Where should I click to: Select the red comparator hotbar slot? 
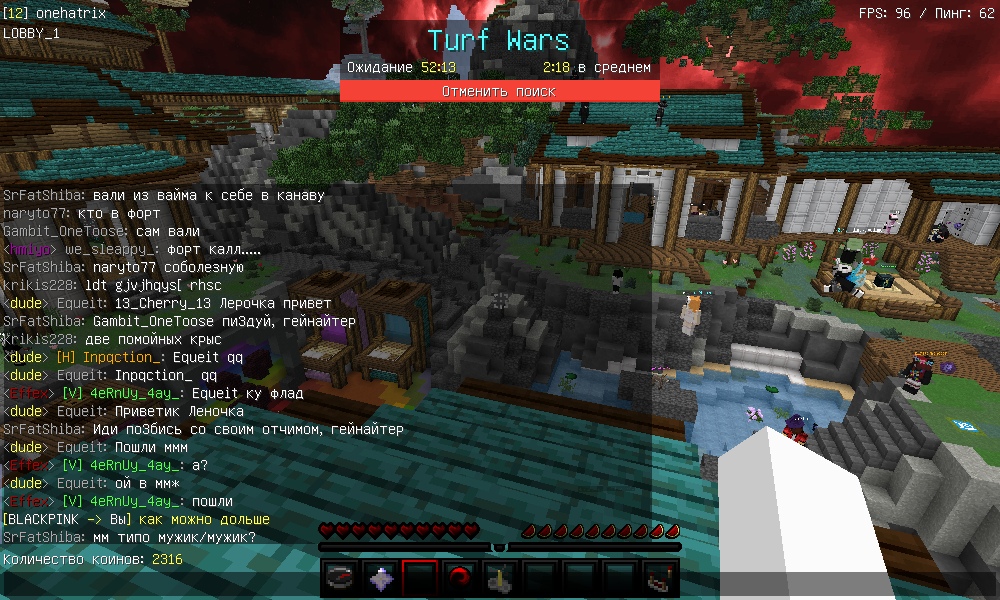[x=659, y=578]
